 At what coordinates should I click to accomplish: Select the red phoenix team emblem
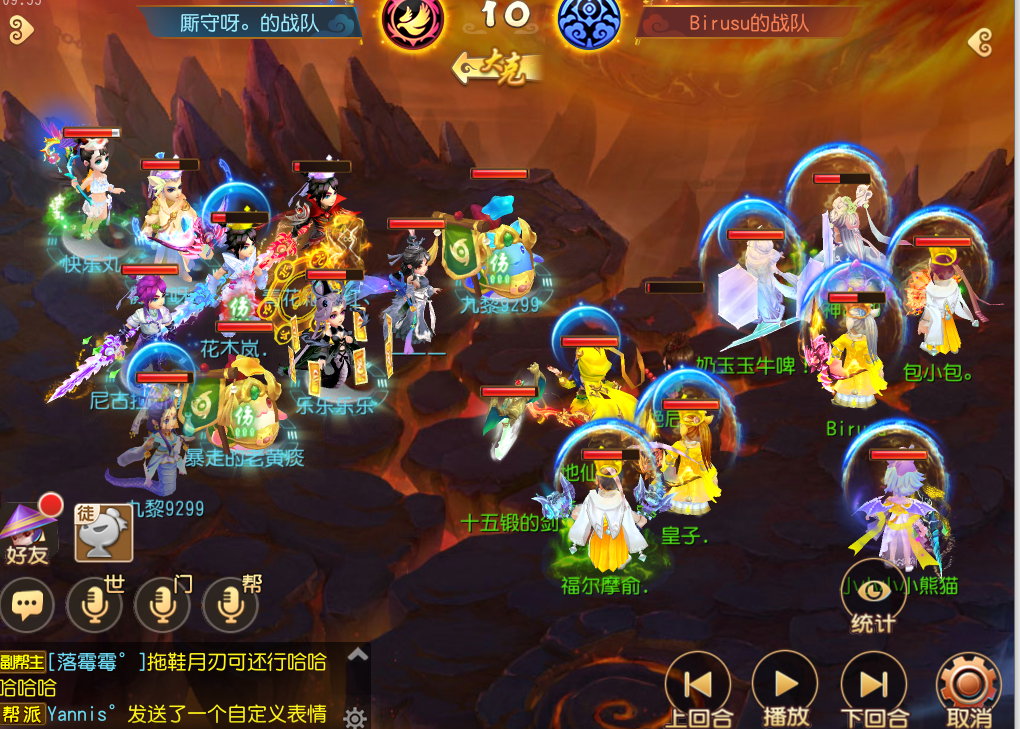tap(413, 22)
